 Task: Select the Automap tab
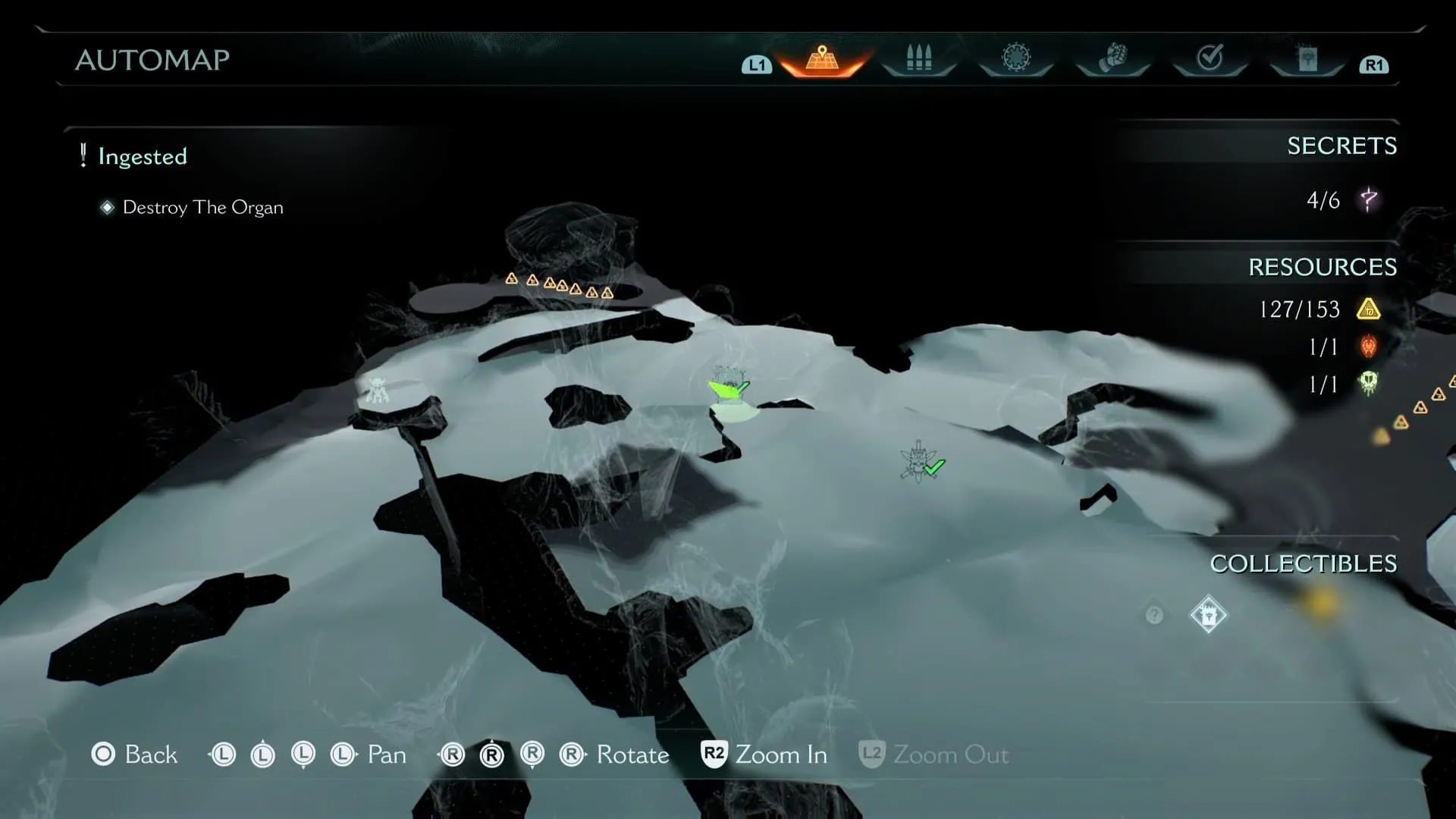click(x=822, y=58)
